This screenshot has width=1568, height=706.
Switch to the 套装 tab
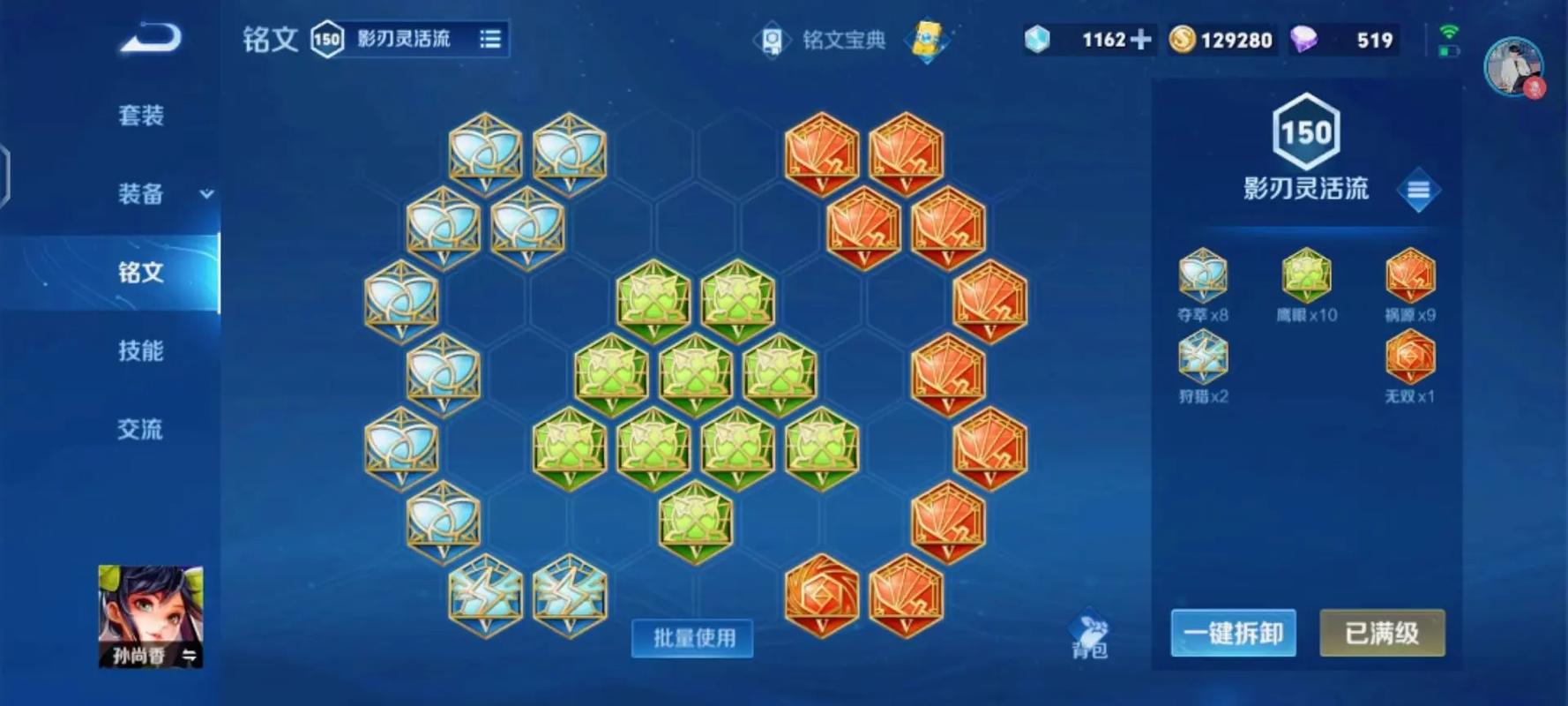pos(141,115)
